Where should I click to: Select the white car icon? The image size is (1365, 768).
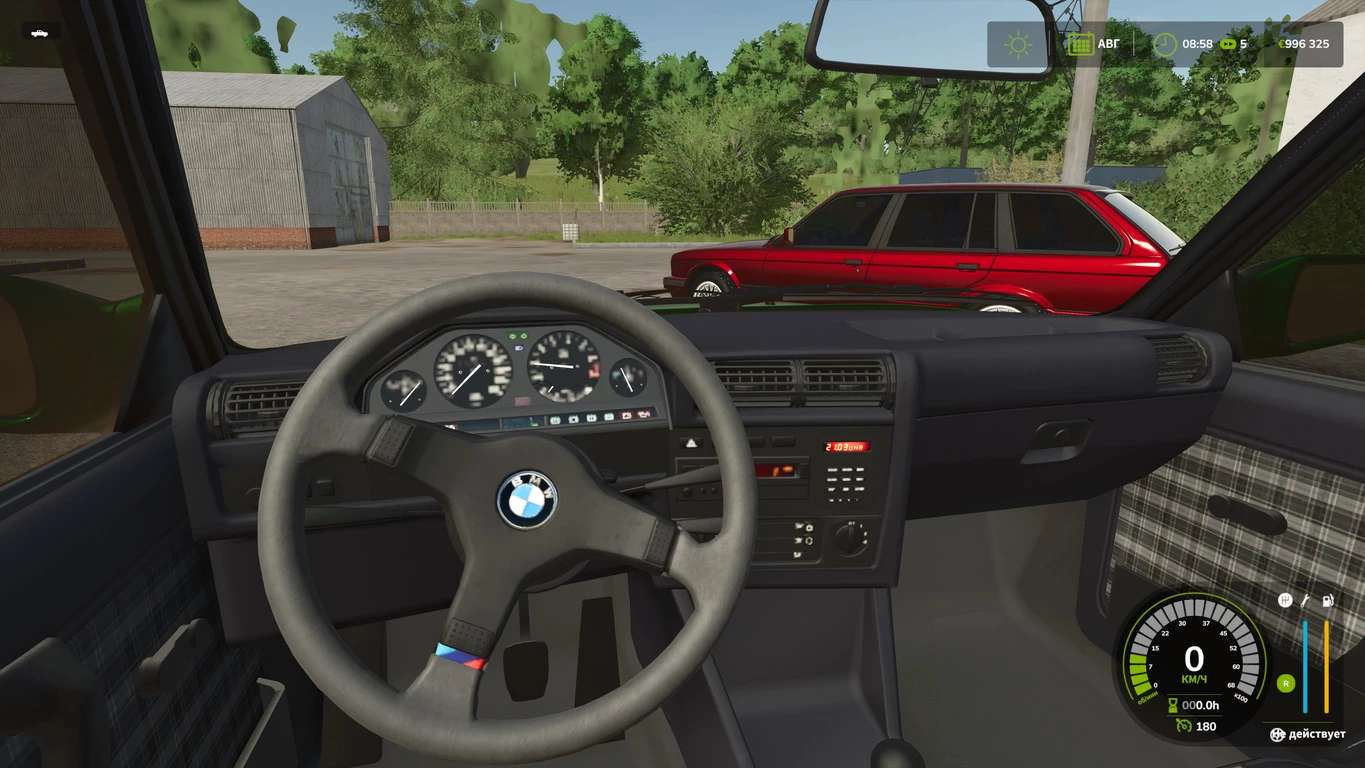click(40, 32)
